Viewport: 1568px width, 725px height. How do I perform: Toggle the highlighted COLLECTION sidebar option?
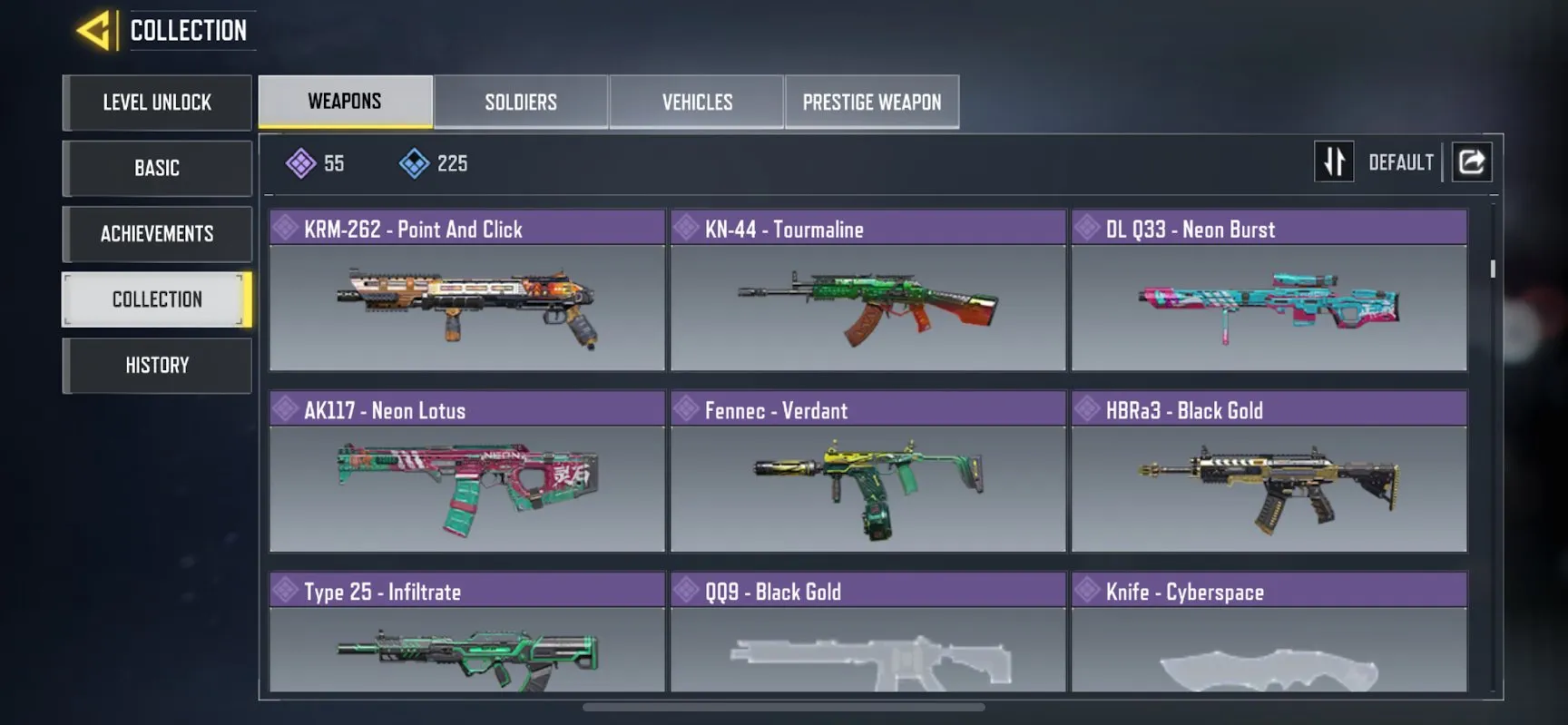156,299
